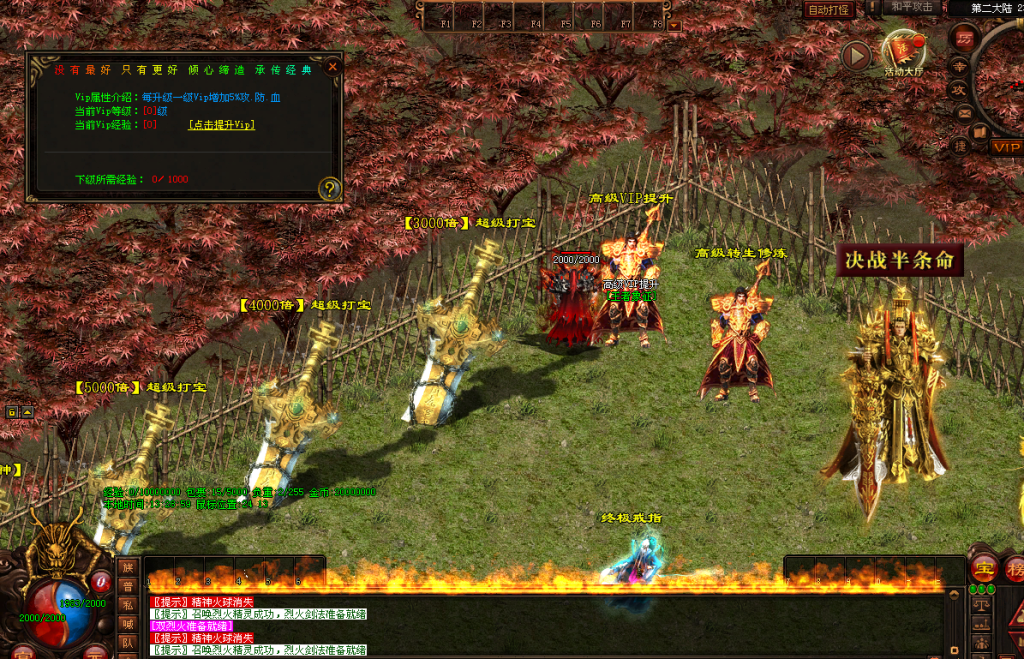Open the 宝 treasure button
This screenshot has height=659, width=1024.
(983, 569)
